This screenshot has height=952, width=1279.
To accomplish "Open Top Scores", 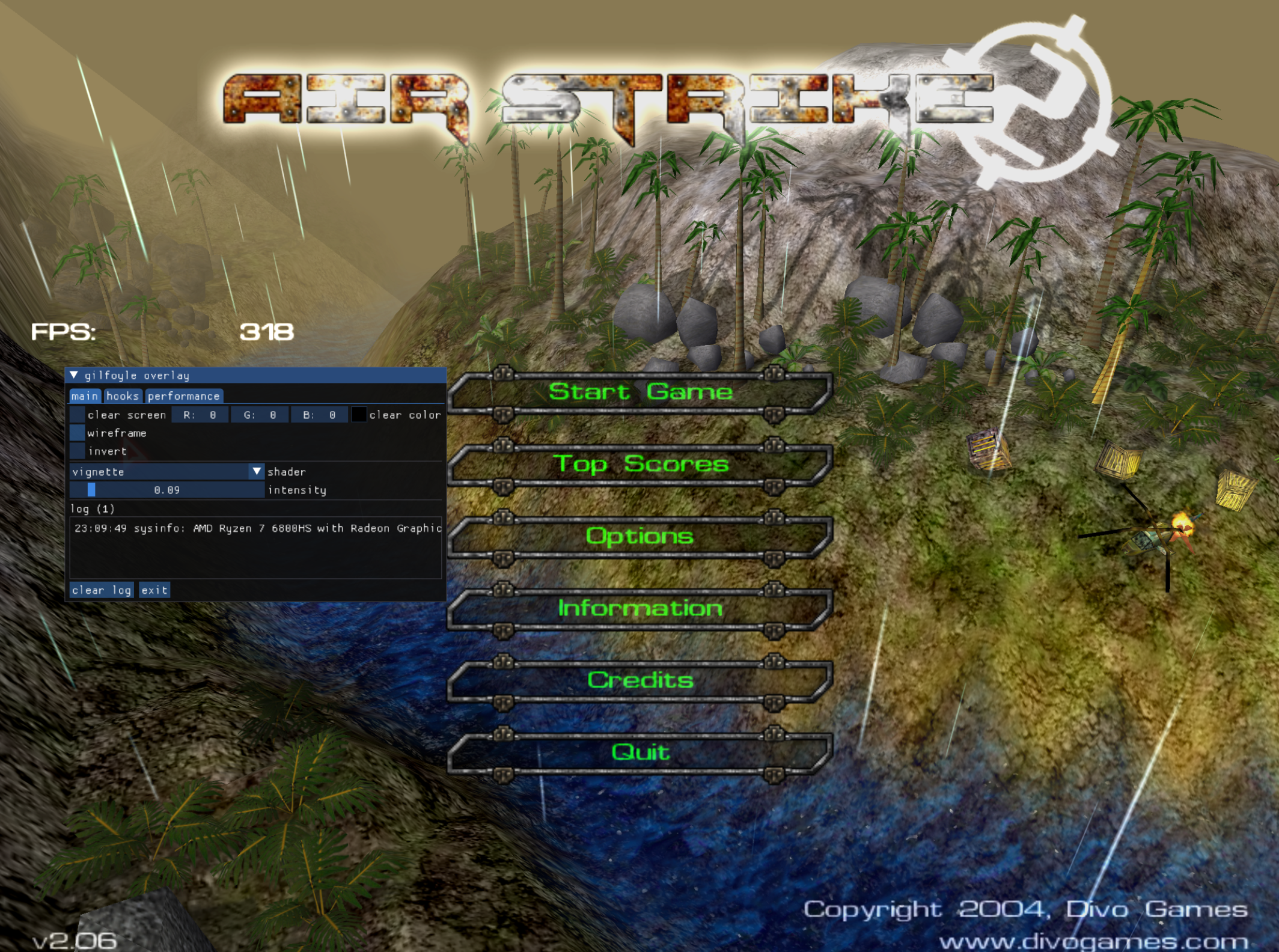I will 641,464.
